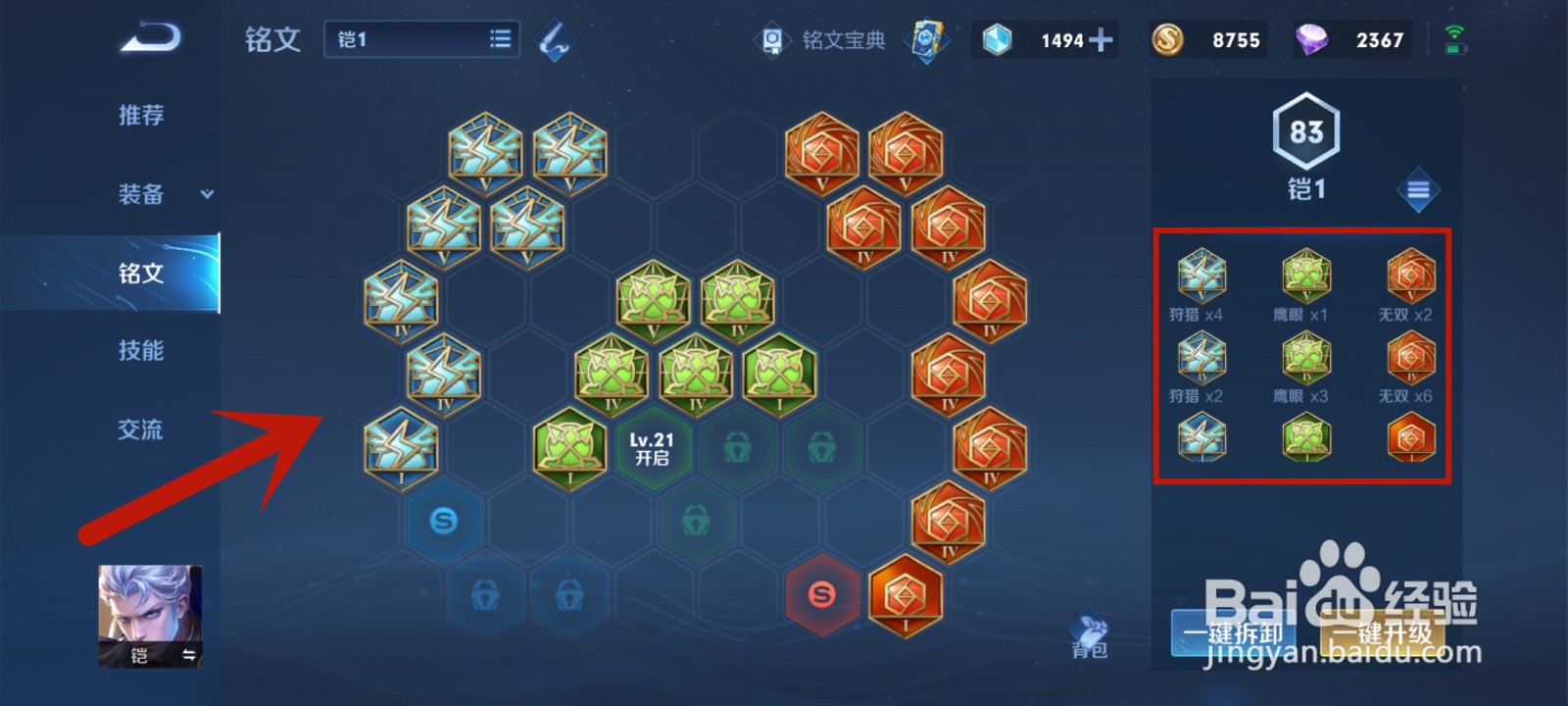1568x706 pixels.
Task: Tap the 一键拆卸 button
Action: 1232,632
